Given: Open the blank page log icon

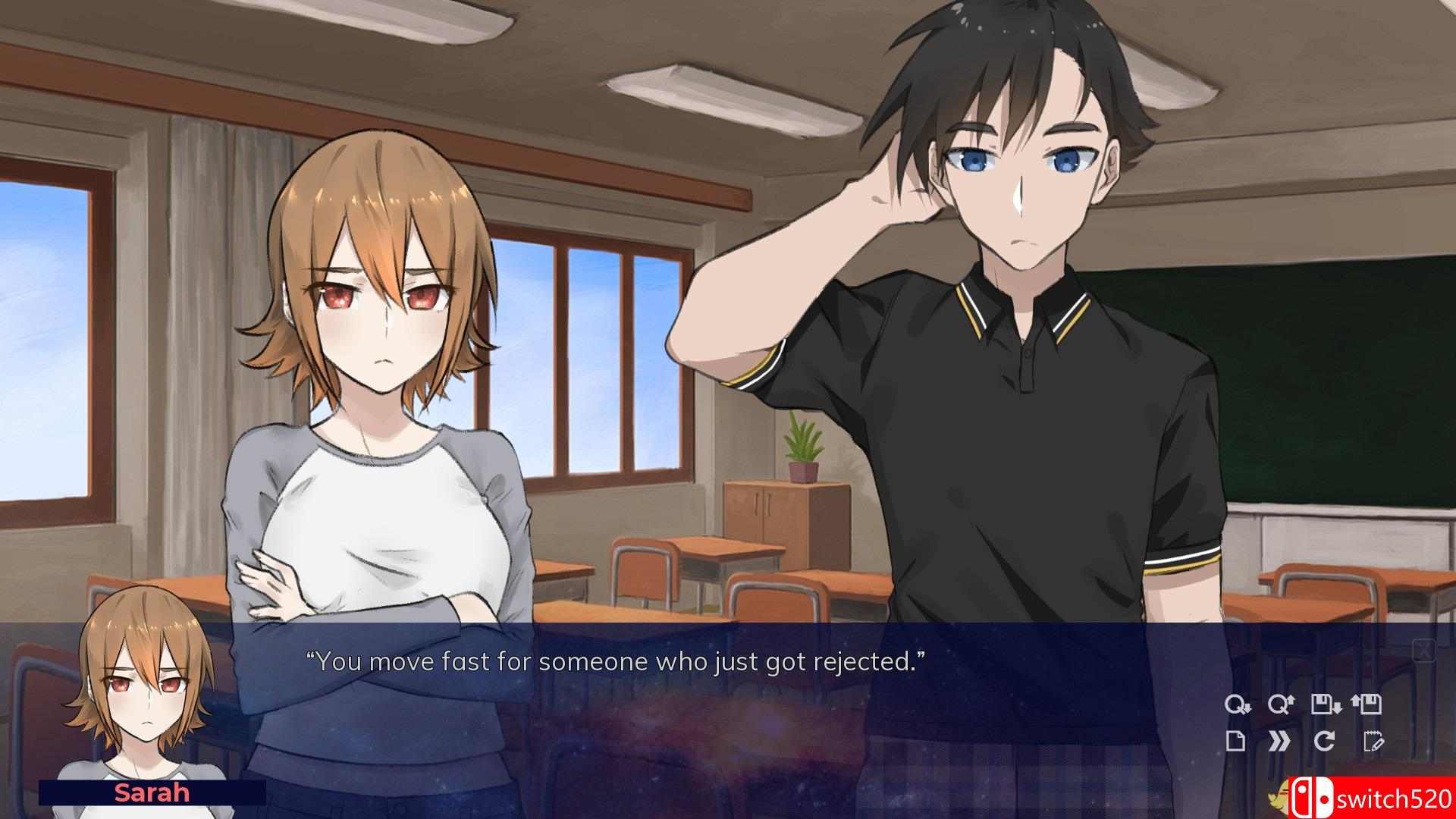Looking at the screenshot, I should click(1236, 741).
